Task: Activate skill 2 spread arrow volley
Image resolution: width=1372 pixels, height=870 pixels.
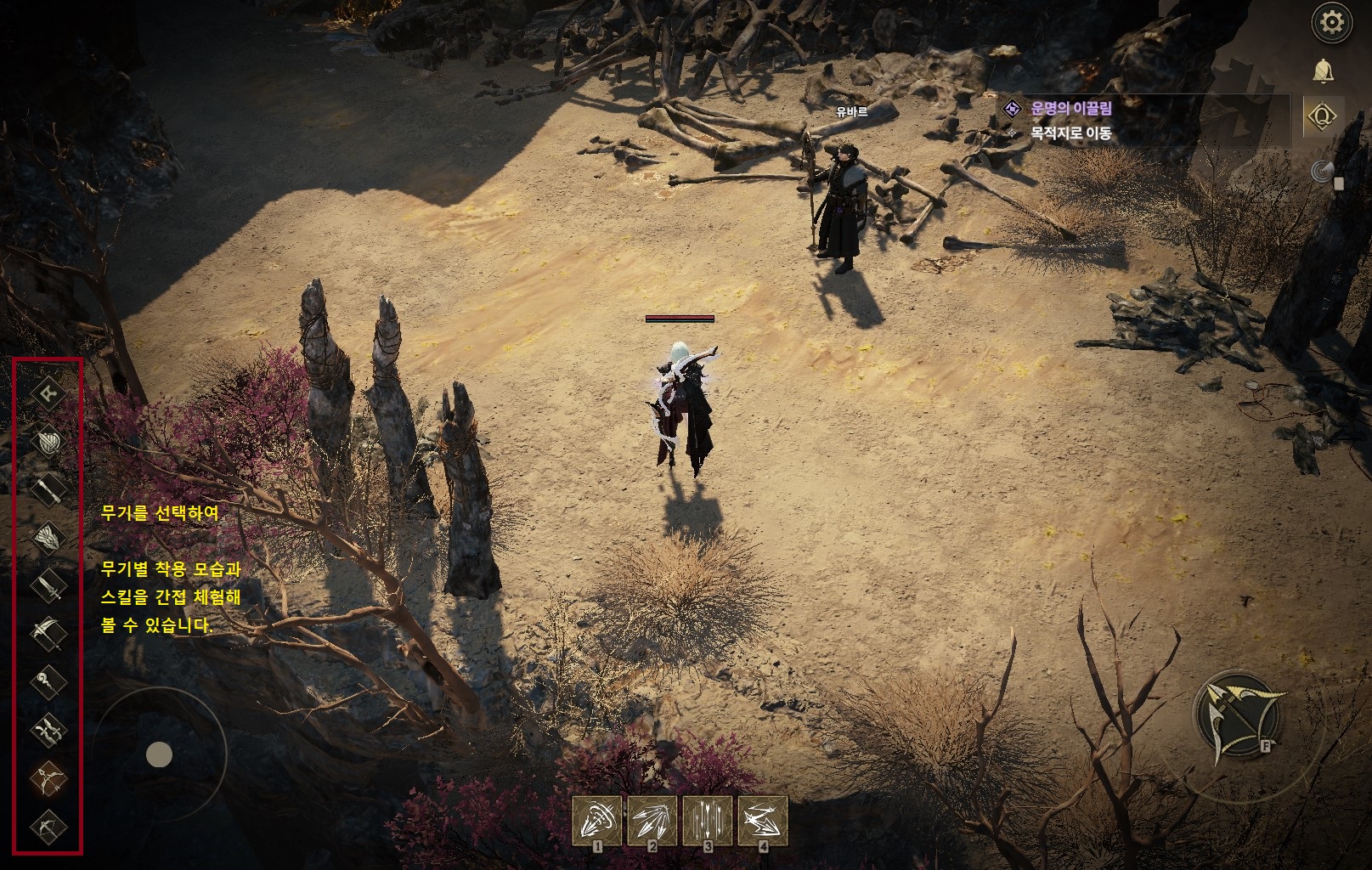Action: pyautogui.click(x=652, y=822)
